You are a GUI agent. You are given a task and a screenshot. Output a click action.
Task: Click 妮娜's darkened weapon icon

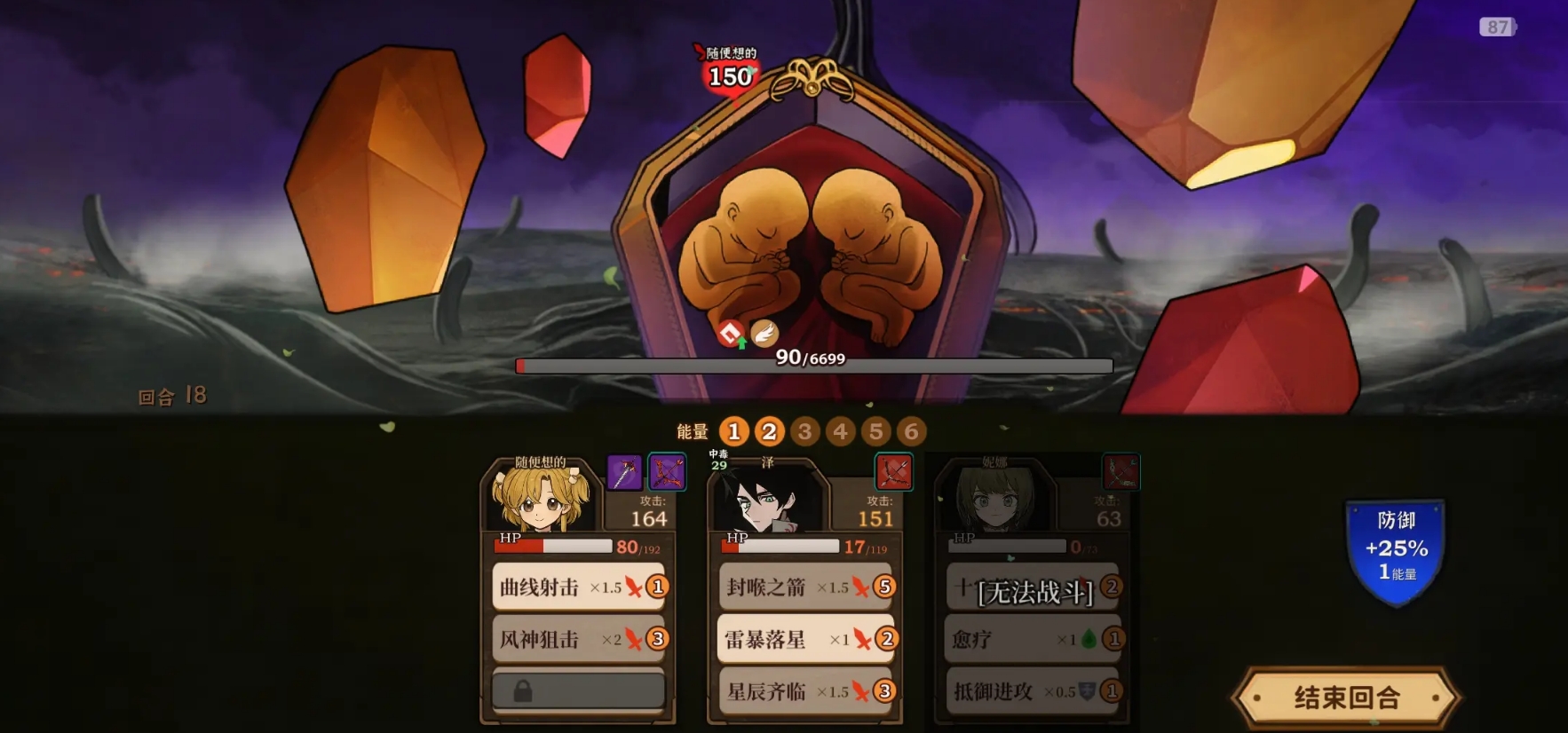click(1121, 471)
